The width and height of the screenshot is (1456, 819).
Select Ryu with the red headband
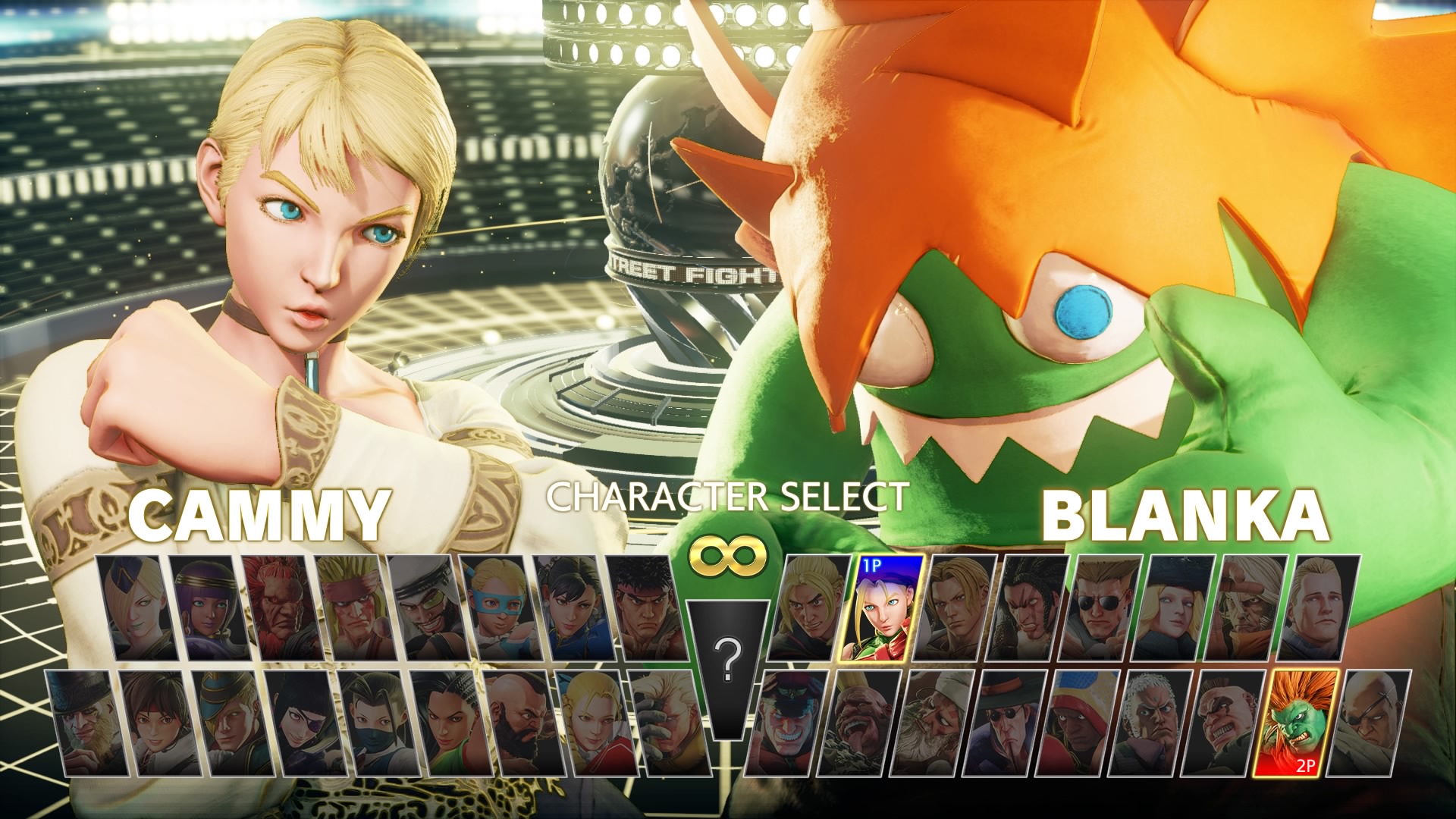(646, 607)
